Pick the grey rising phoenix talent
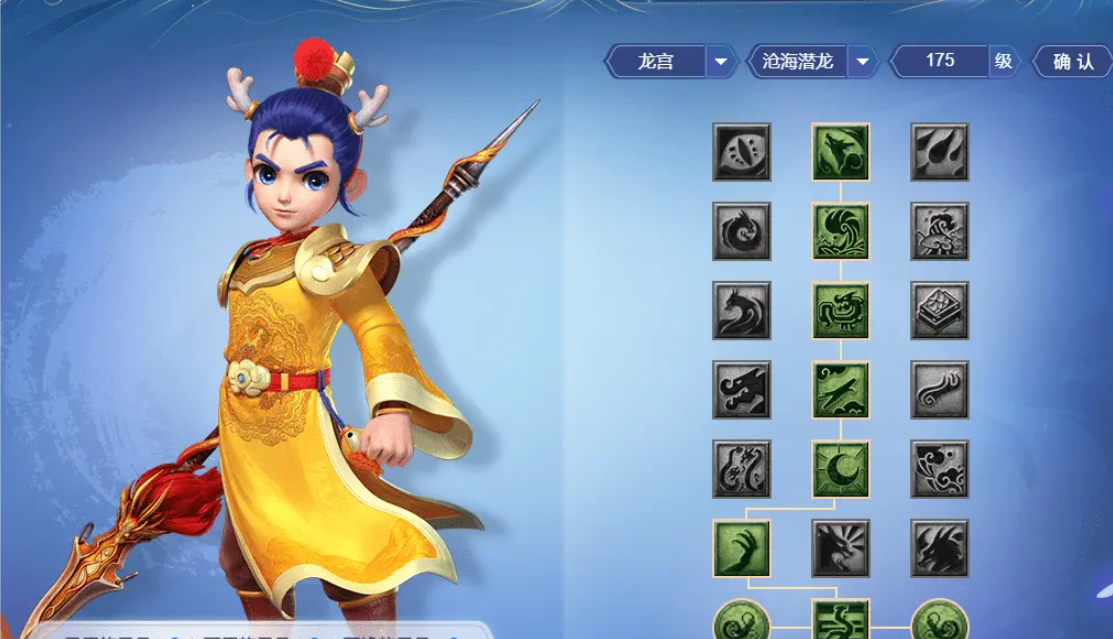The image size is (1113, 639). [741, 310]
